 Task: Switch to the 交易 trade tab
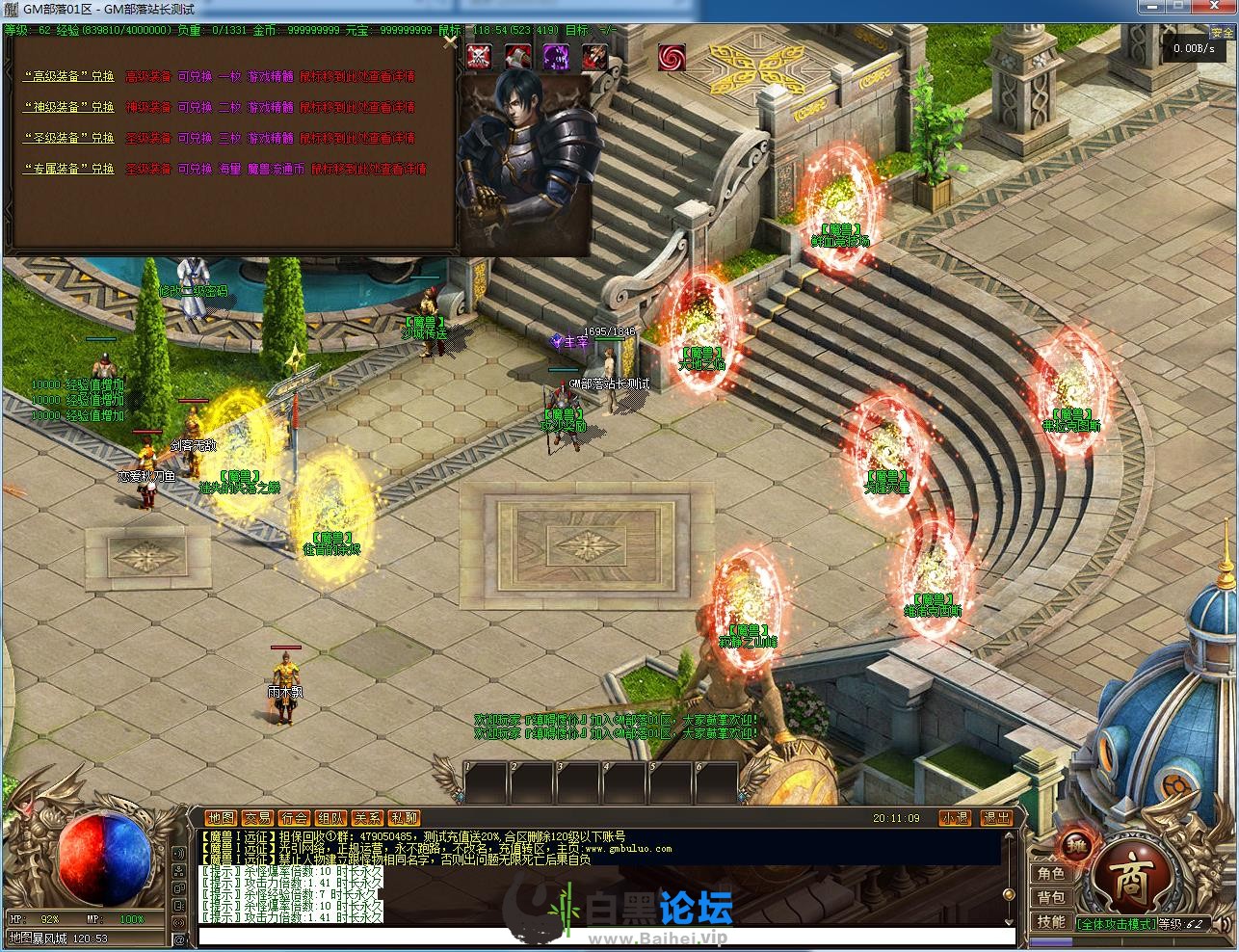(x=257, y=818)
